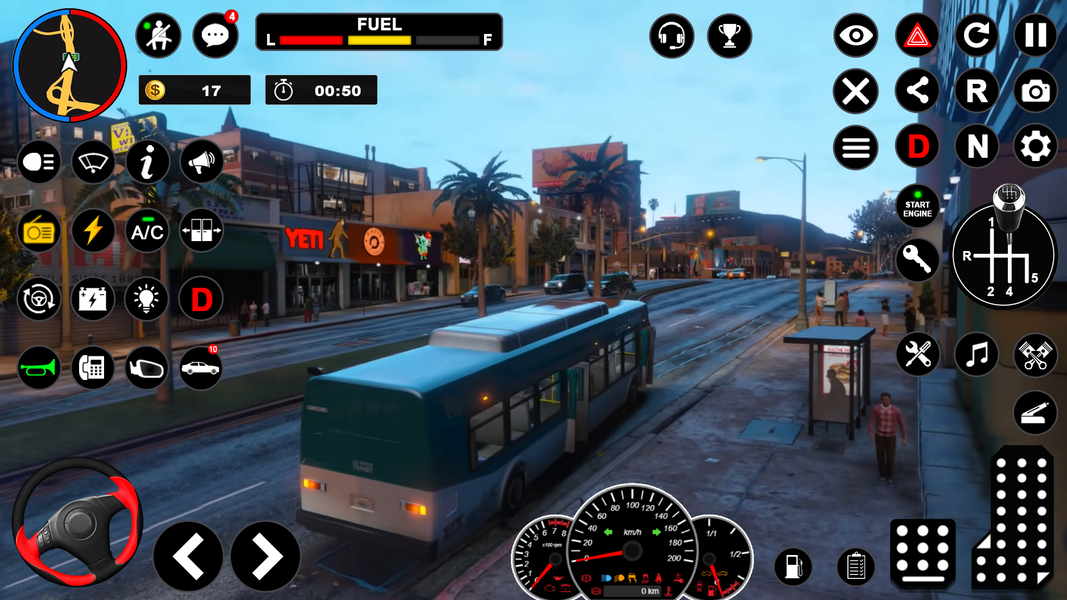Viewport: 1067px width, 600px height.
Task: Click the fuel pump refuel icon
Action: 793,567
